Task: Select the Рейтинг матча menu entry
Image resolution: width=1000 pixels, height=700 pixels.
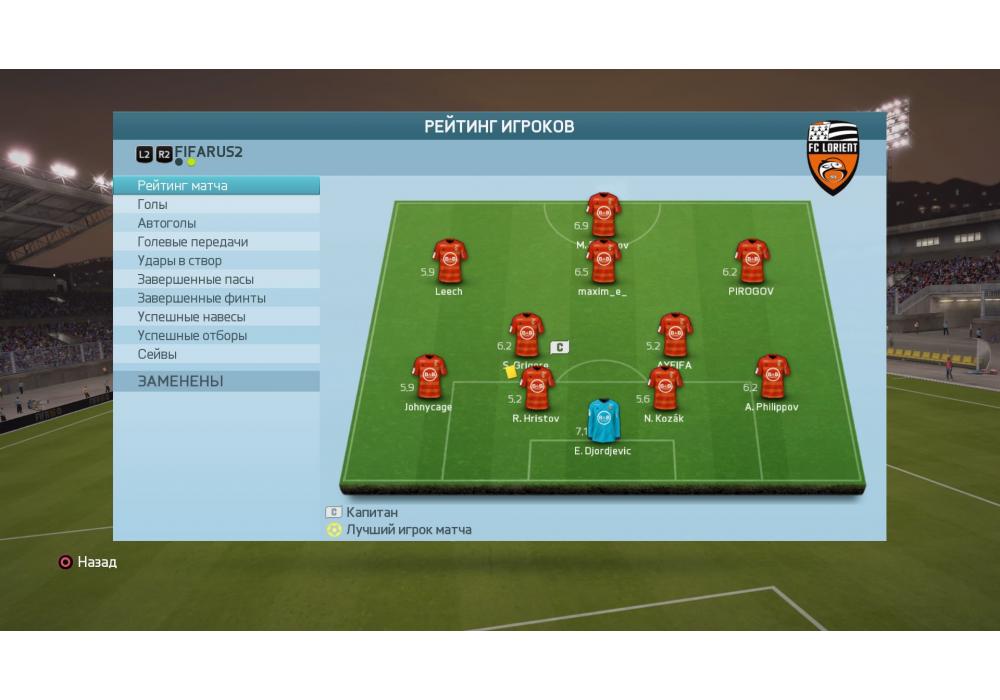Action: click(x=217, y=186)
